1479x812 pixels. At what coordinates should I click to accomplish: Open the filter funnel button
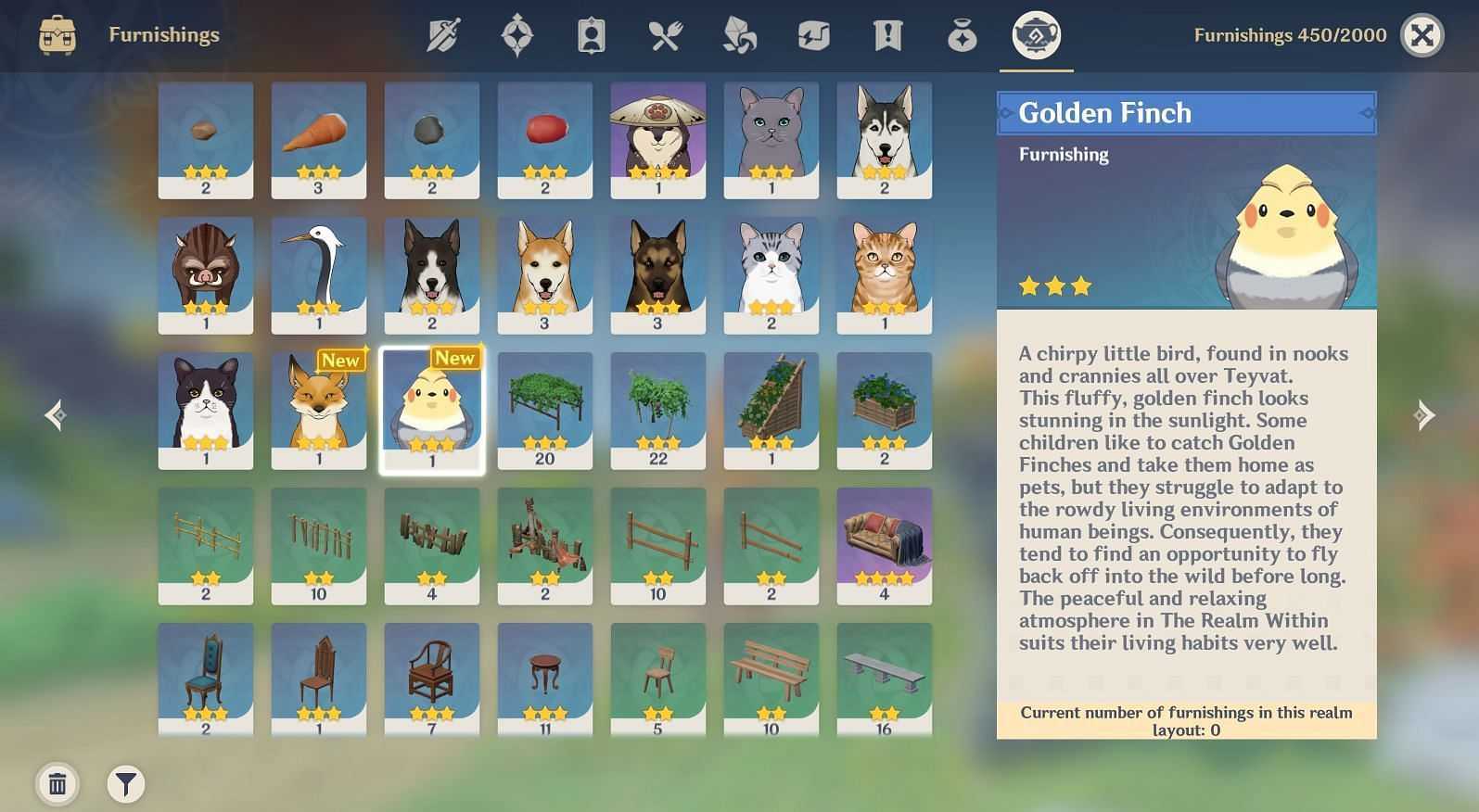126,784
